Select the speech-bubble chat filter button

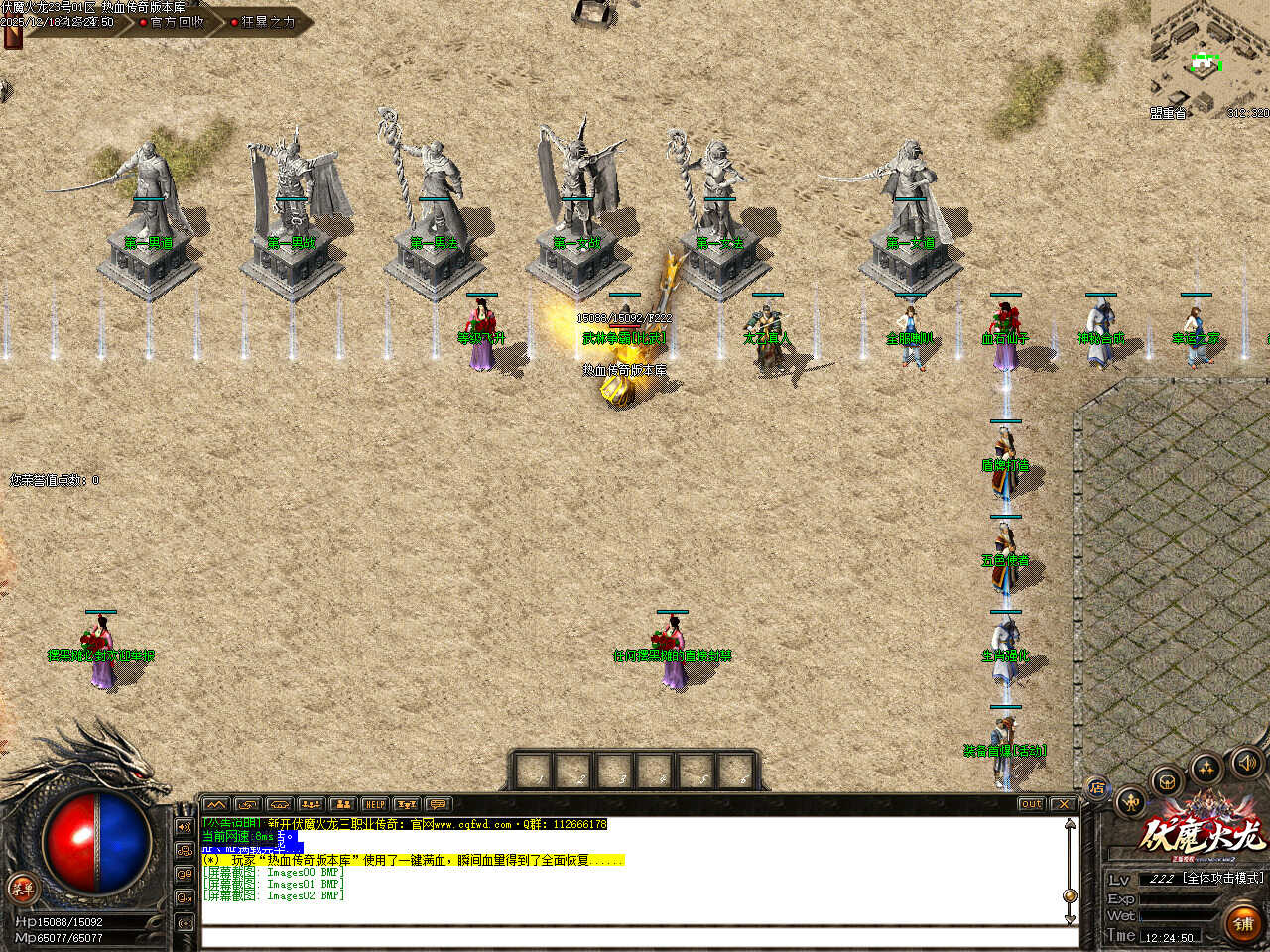click(x=438, y=804)
